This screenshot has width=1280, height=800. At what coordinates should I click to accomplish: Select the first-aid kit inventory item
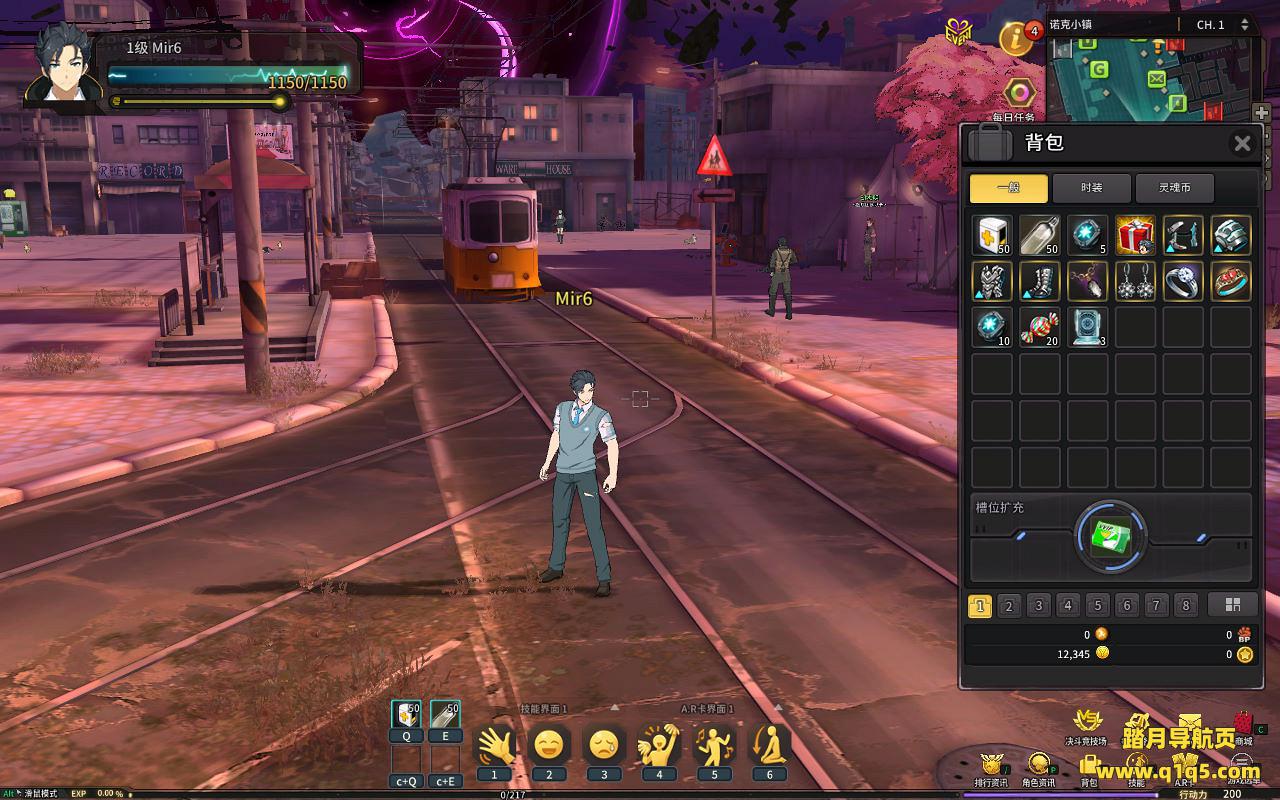pyautogui.click(x=992, y=235)
